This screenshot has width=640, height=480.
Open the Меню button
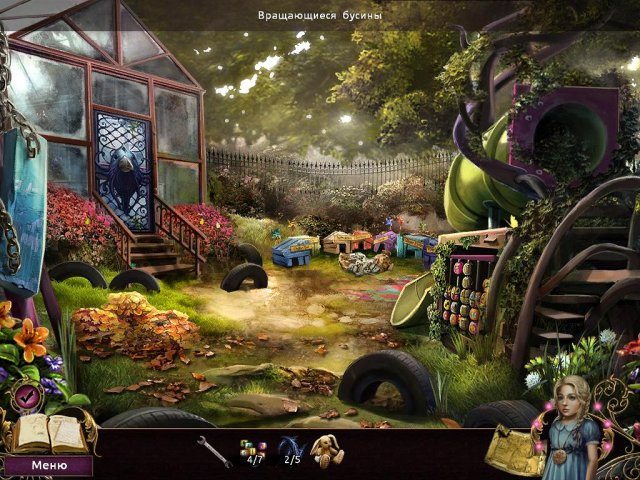(48, 465)
